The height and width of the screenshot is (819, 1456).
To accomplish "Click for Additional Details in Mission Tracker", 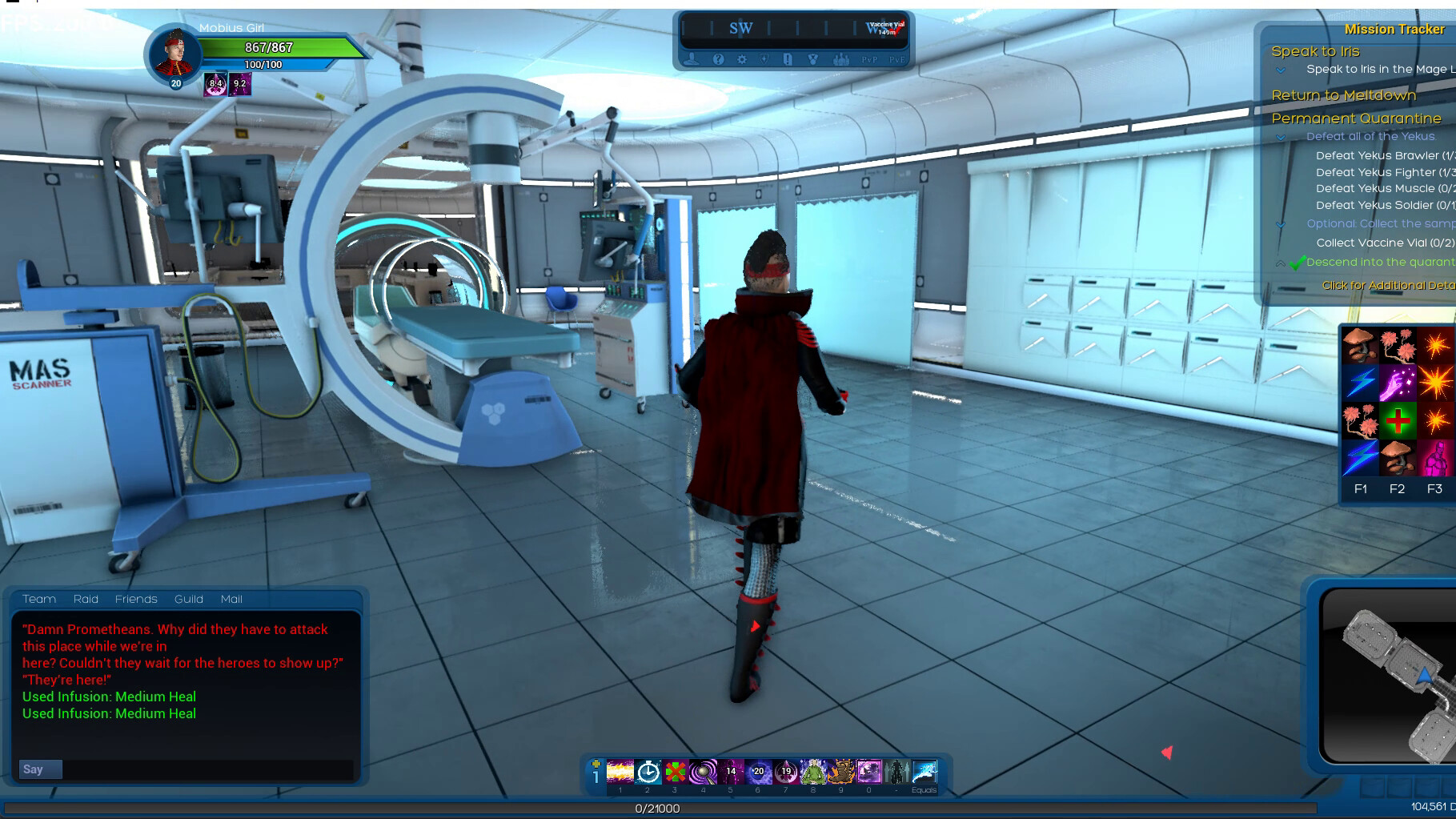I will [x=1382, y=286].
